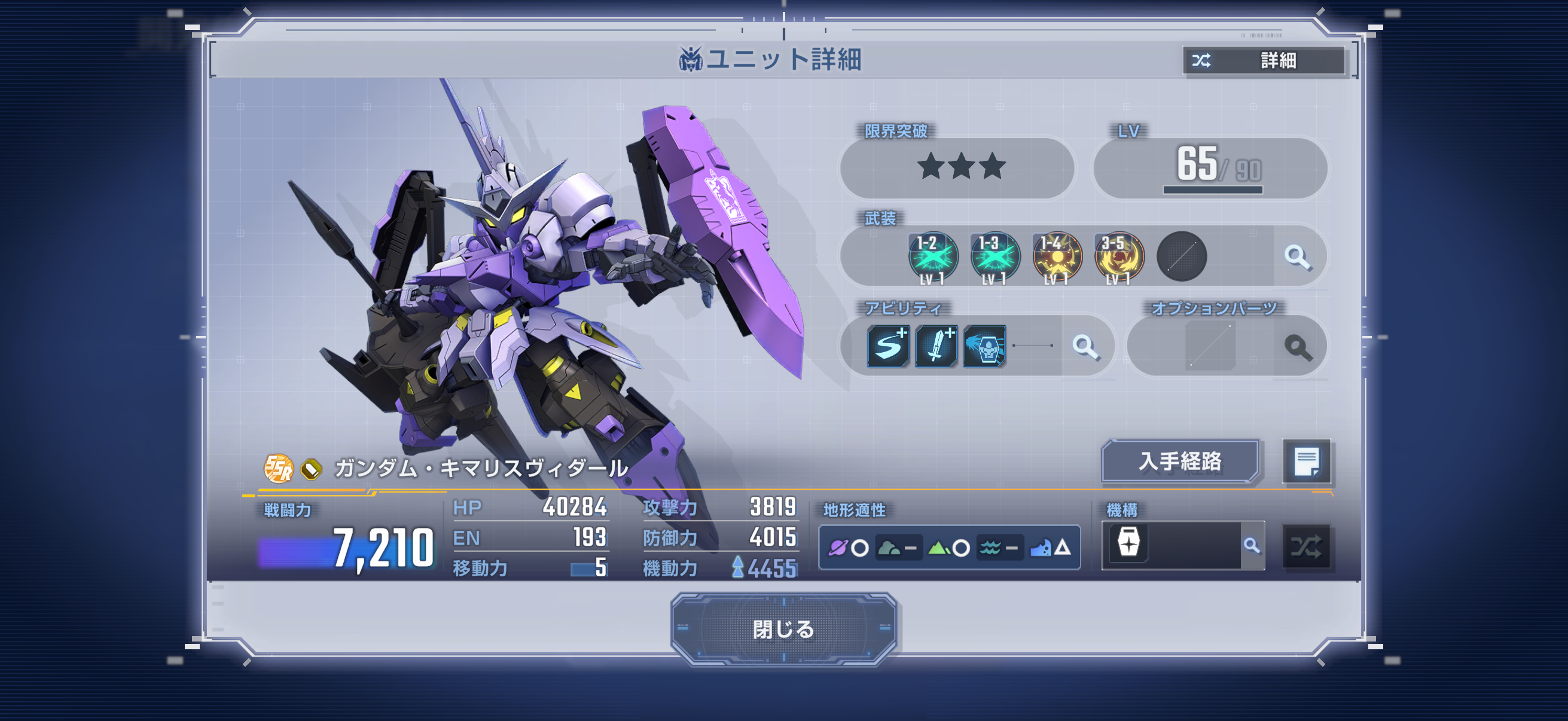1568x721 pixels.
Task: Choose the mobile suit head ability icon
Action: (x=984, y=346)
